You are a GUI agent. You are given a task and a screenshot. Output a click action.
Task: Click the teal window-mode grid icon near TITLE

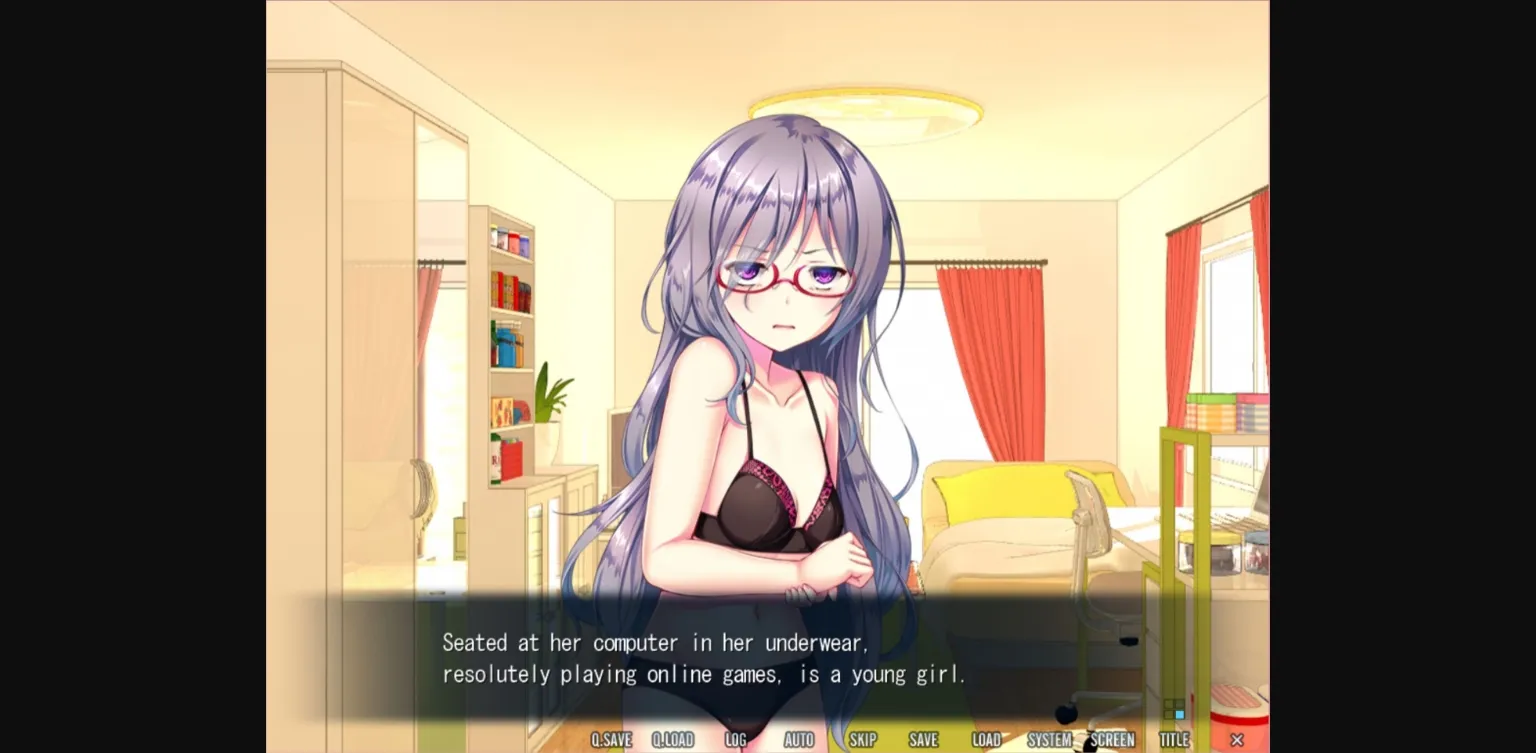pos(1172,708)
